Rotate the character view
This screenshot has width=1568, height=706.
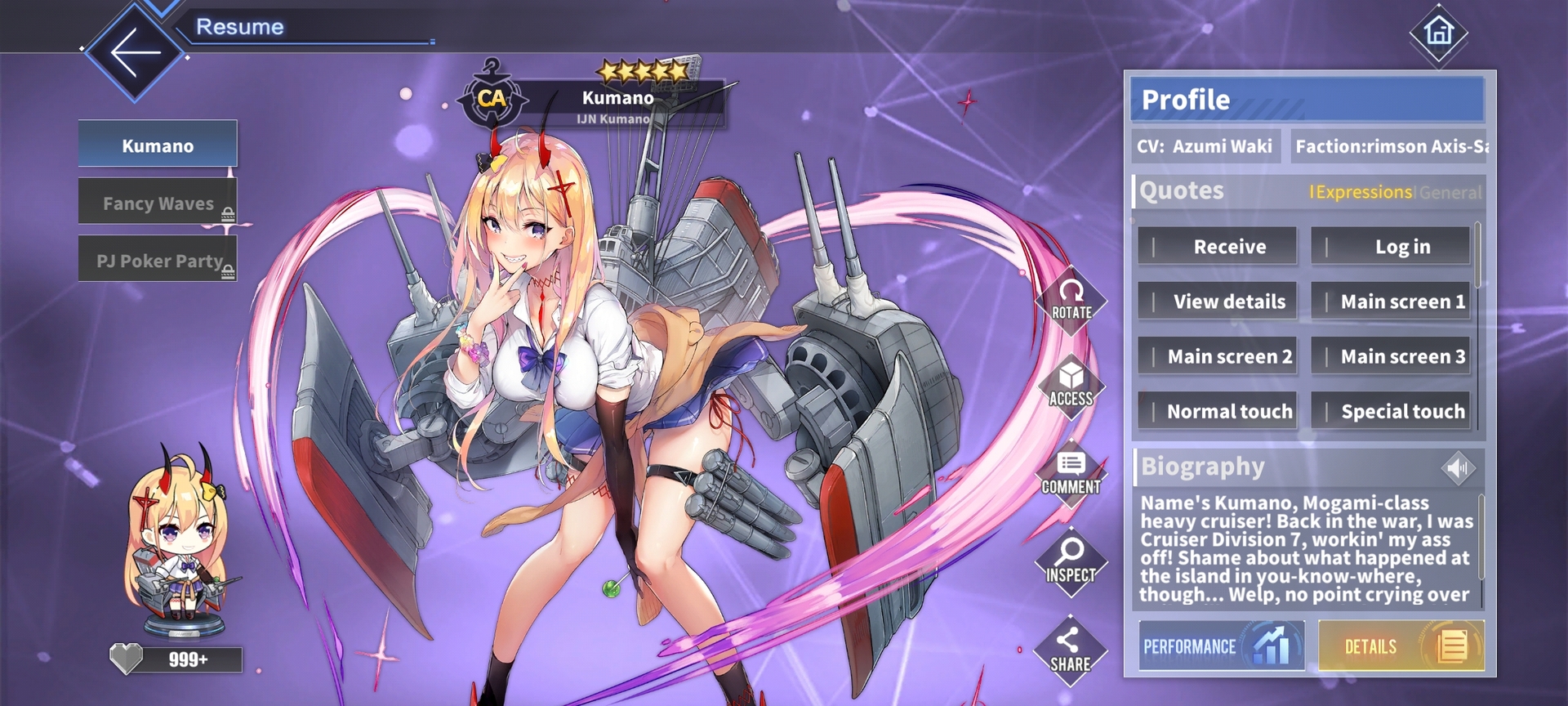(x=1071, y=300)
